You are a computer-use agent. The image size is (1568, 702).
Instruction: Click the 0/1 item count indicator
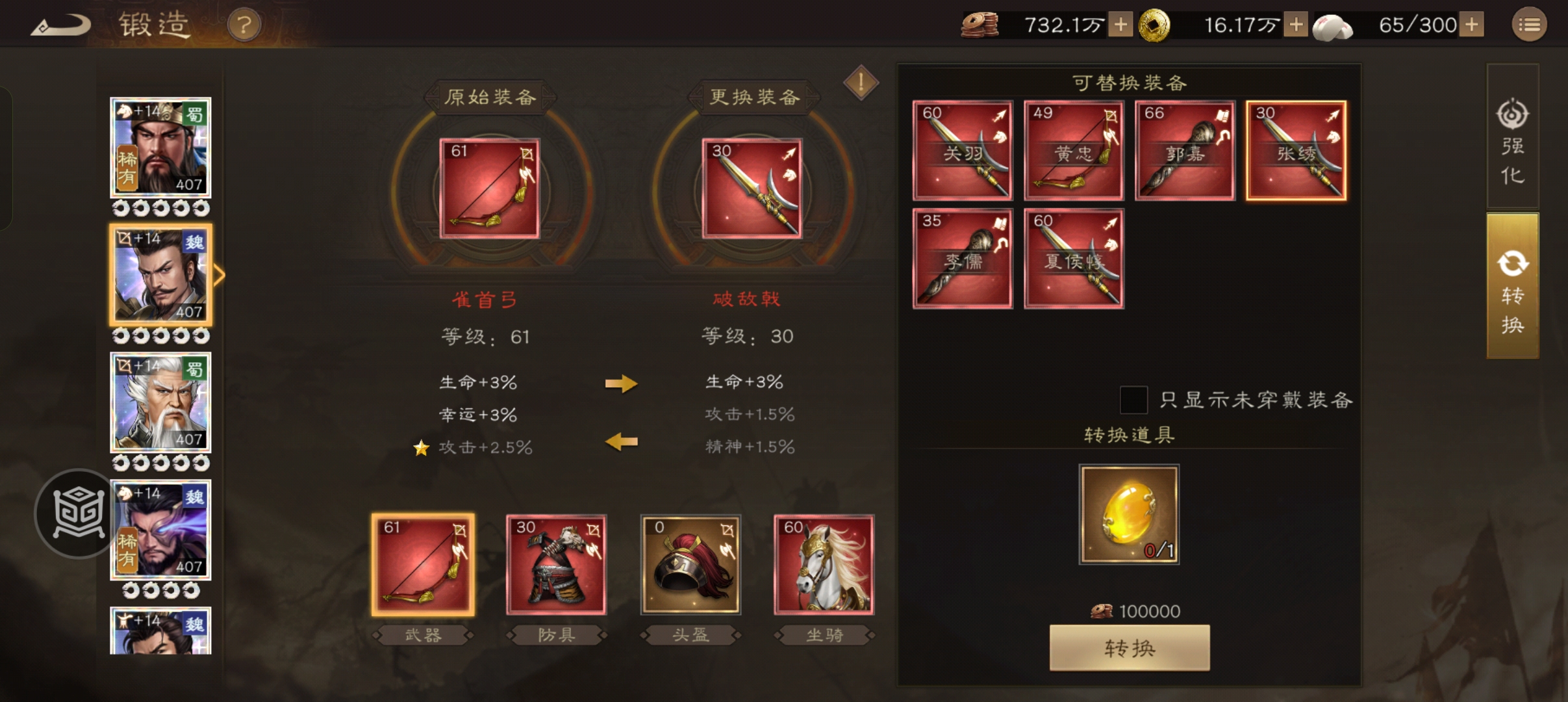pos(1159,549)
